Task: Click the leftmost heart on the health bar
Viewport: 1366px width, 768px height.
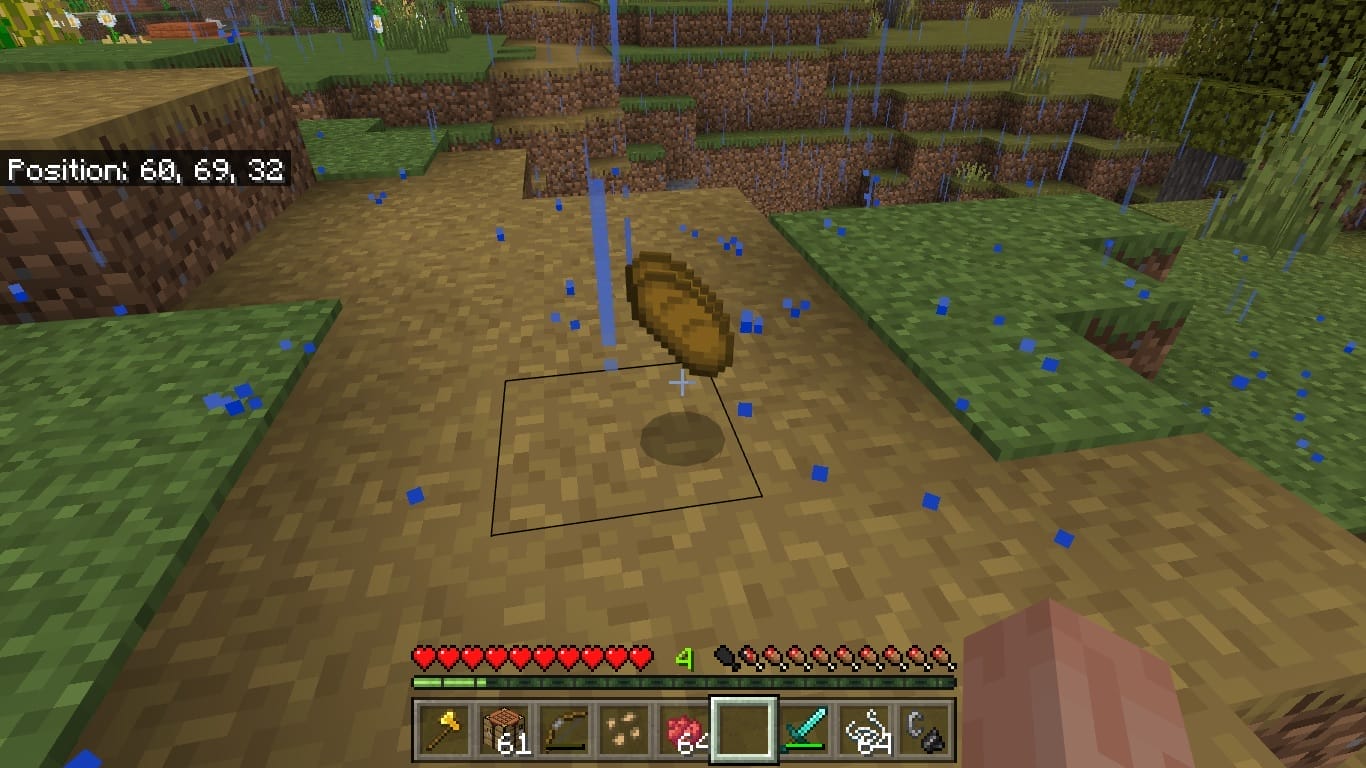Action: (422, 659)
